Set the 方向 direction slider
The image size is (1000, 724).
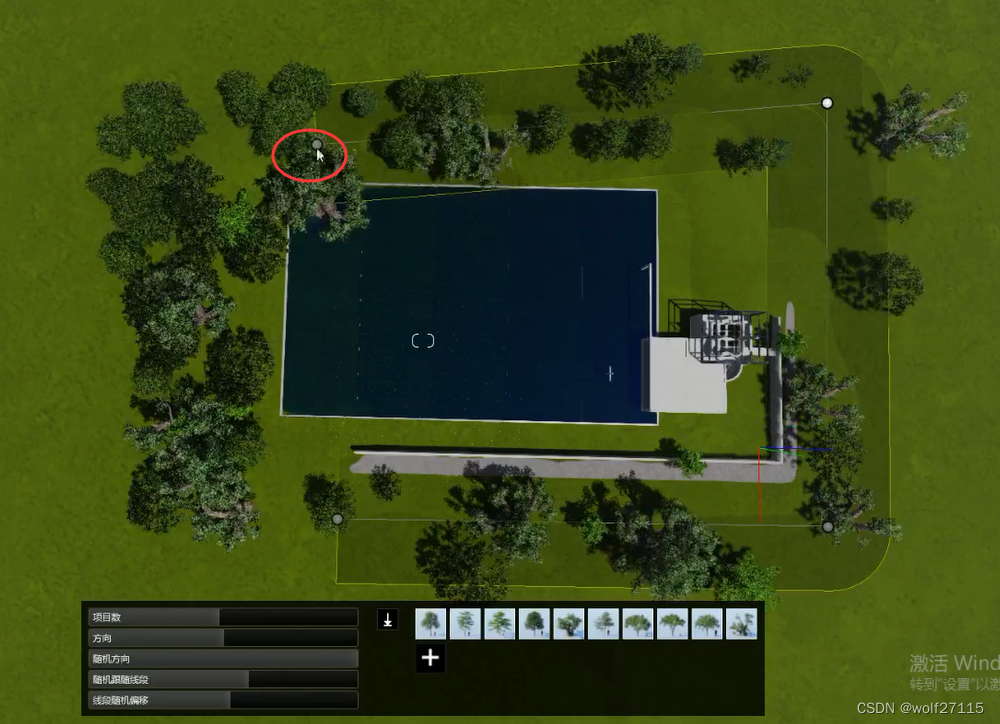(x=222, y=638)
